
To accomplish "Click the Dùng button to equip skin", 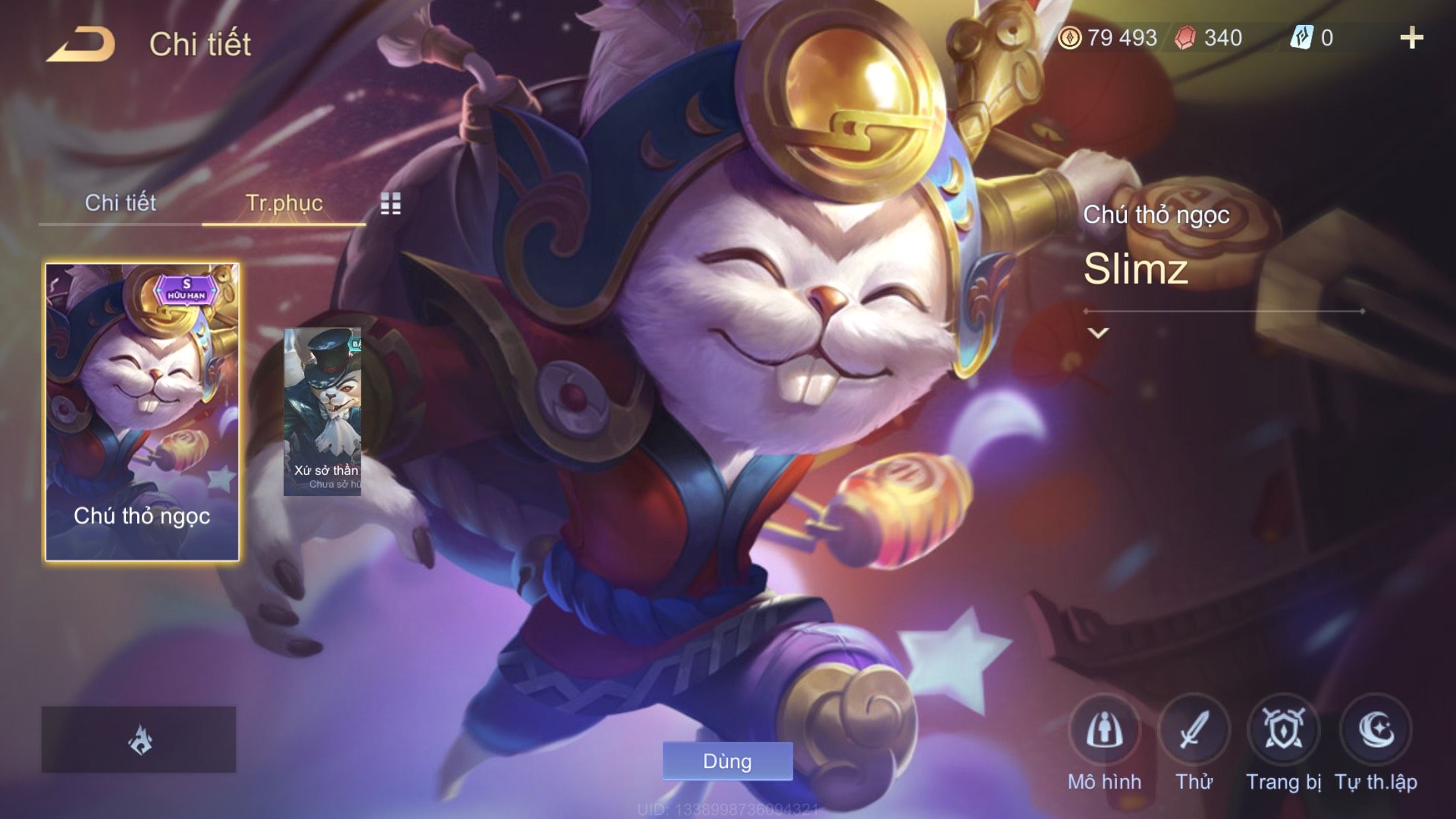I will [x=727, y=761].
